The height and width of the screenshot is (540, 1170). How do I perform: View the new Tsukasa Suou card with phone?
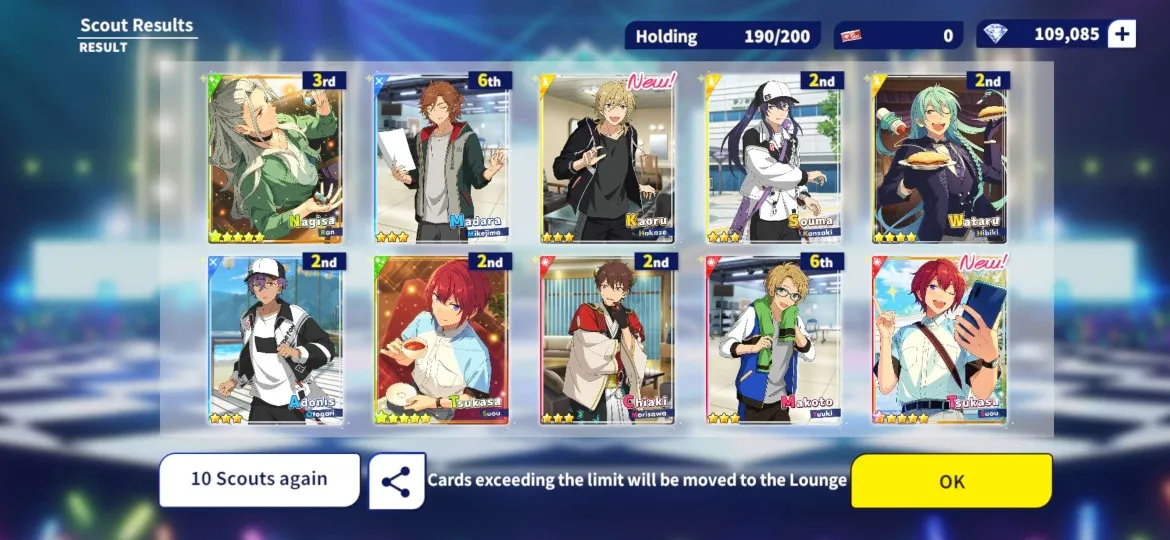pyautogui.click(x=940, y=340)
